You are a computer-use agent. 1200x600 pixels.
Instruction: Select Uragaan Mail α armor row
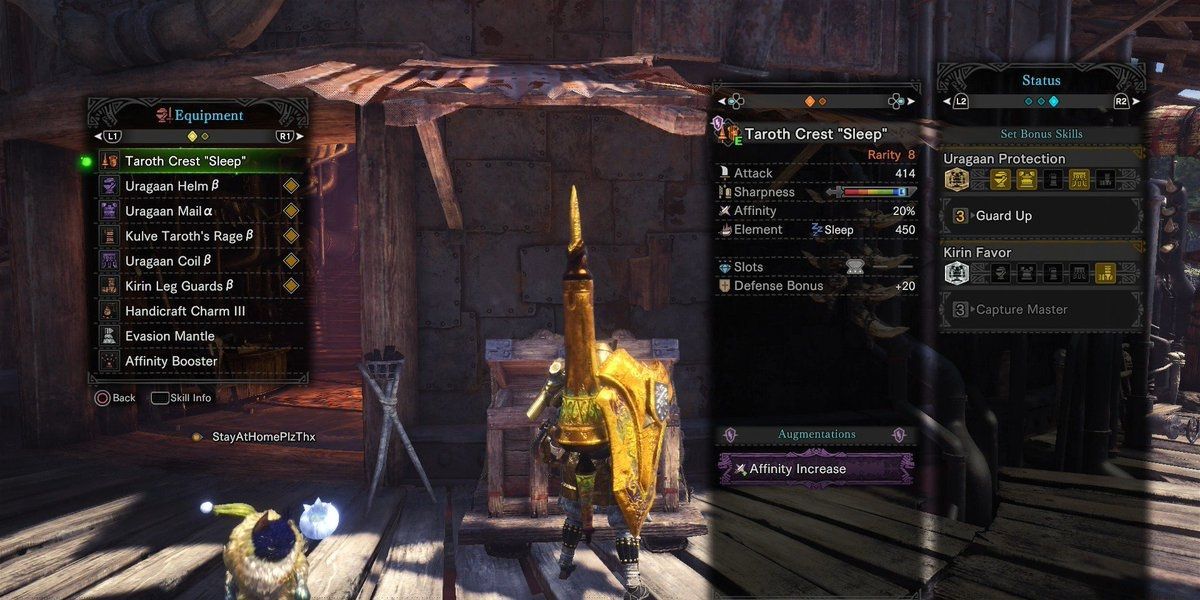(169, 211)
